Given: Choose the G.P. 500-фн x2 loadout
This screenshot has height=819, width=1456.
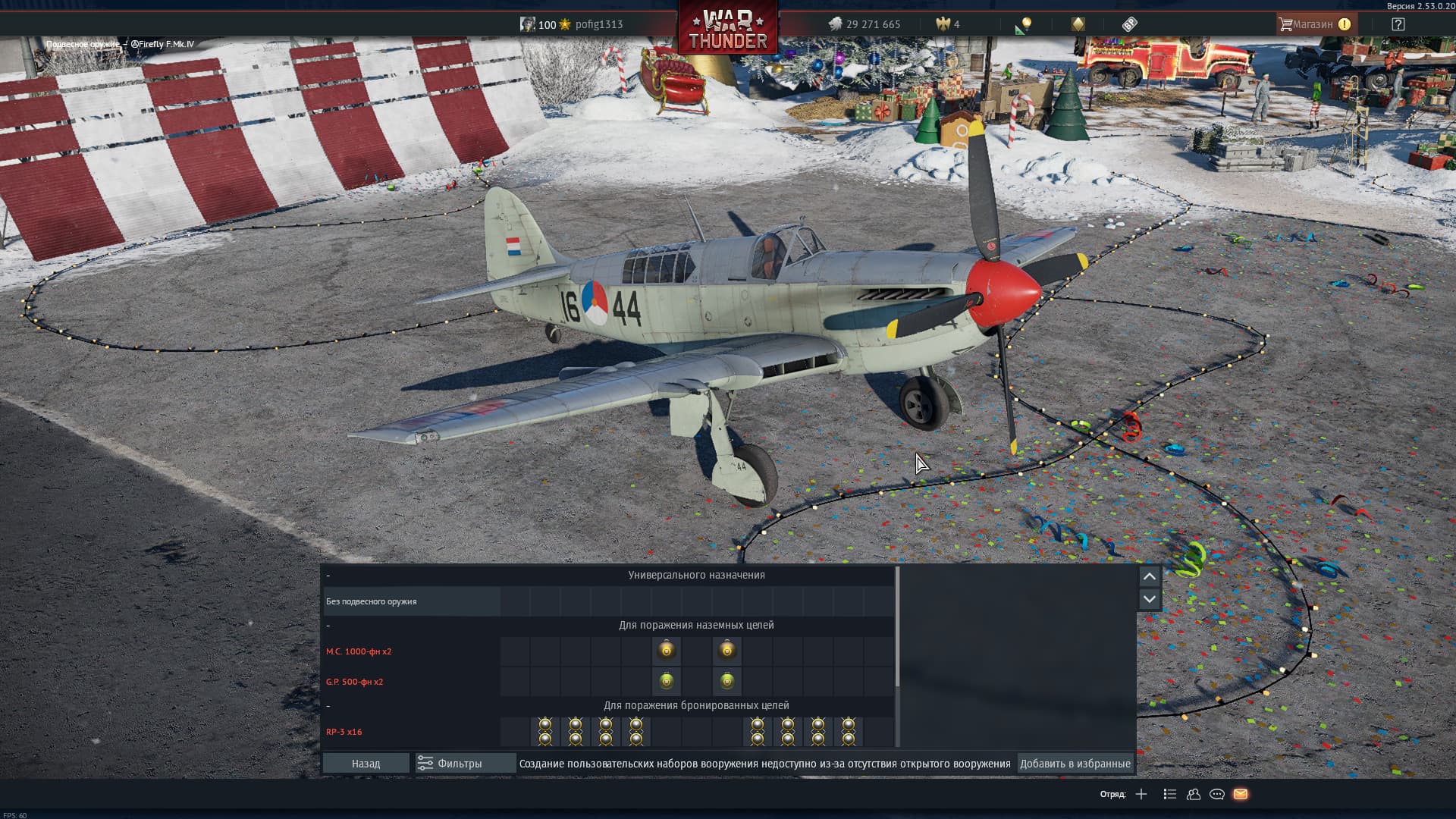Looking at the screenshot, I should (x=354, y=682).
